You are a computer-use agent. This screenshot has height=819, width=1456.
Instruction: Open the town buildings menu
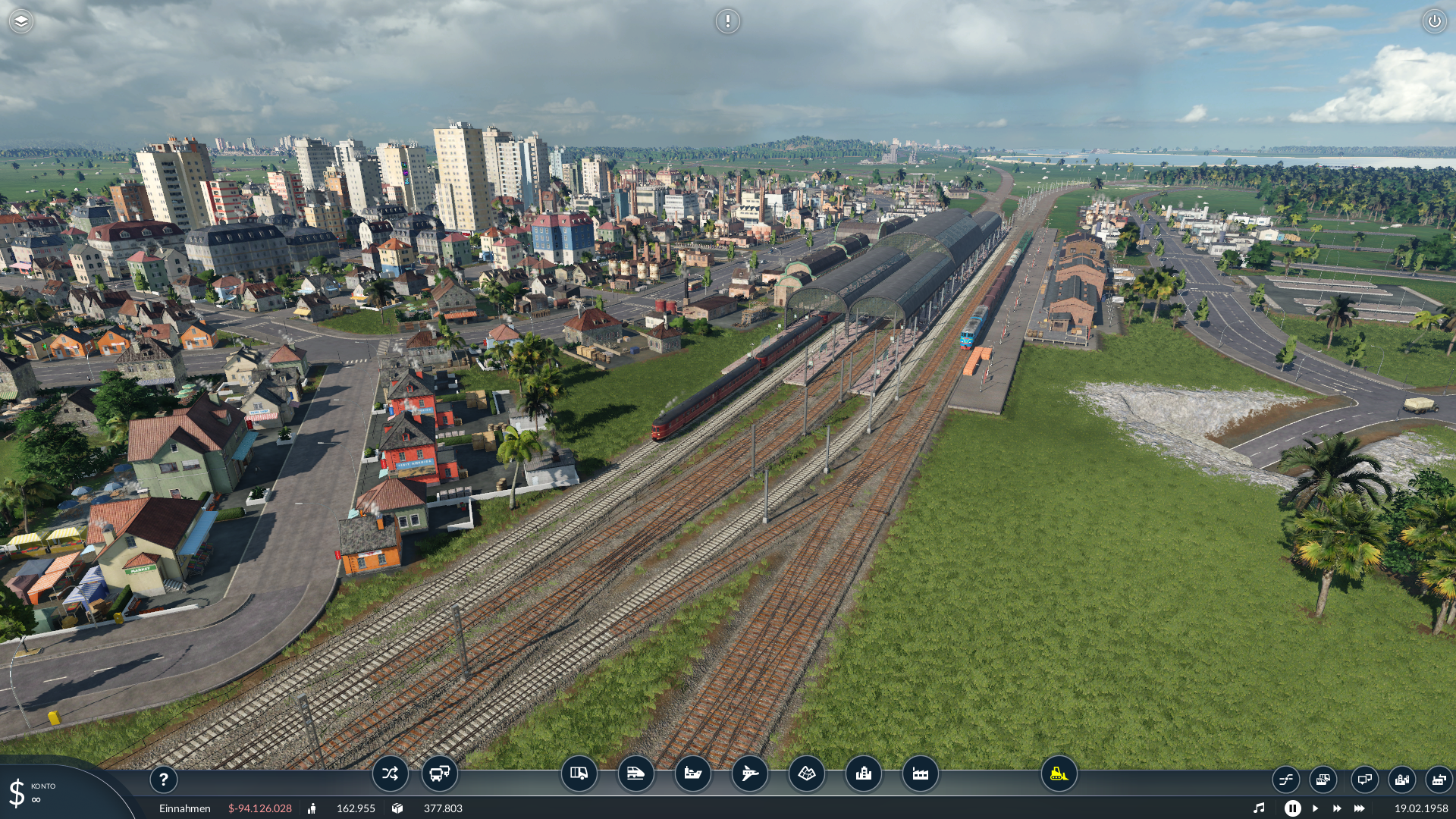tap(864, 774)
